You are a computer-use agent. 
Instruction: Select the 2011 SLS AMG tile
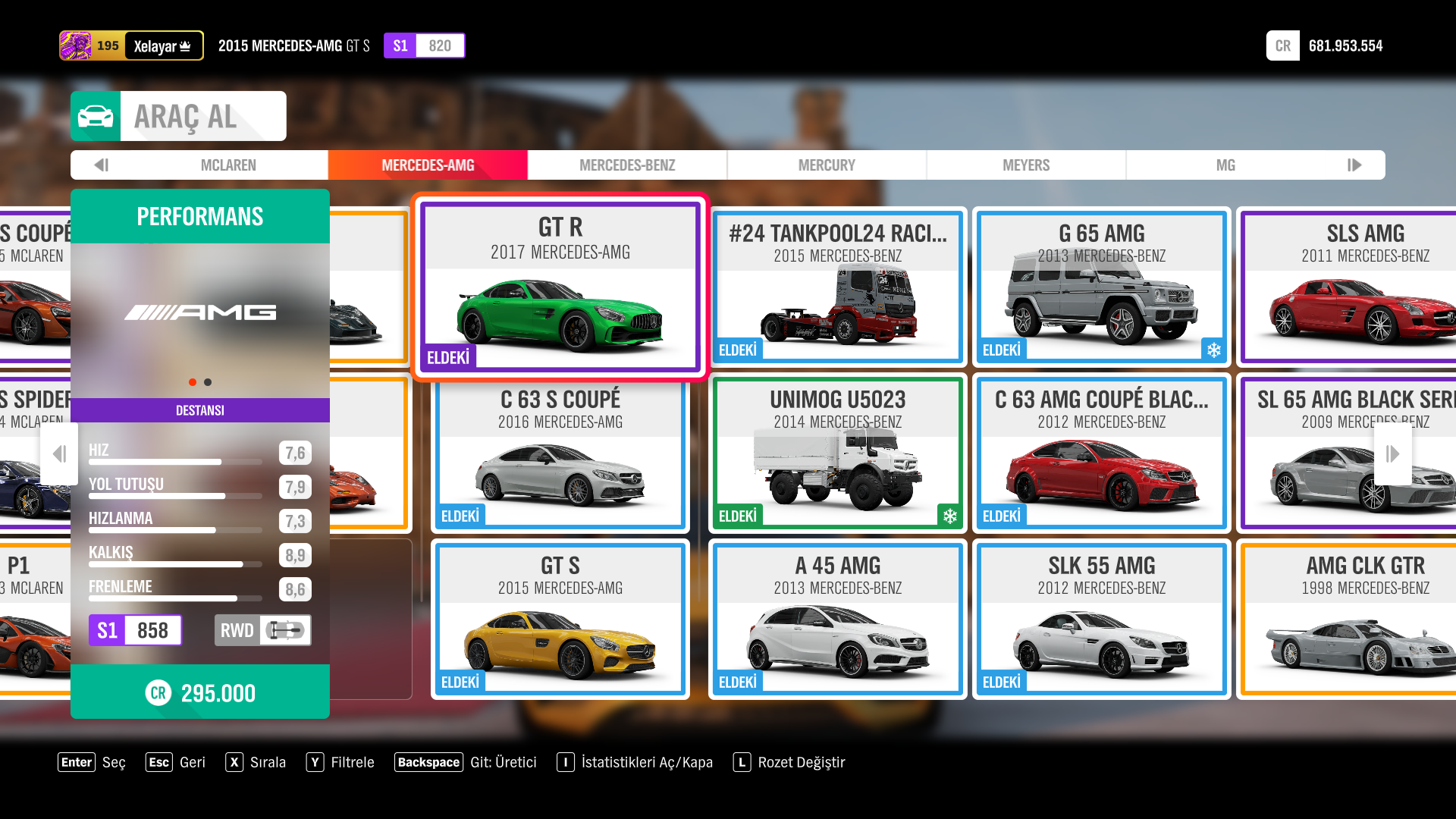coord(1357,287)
